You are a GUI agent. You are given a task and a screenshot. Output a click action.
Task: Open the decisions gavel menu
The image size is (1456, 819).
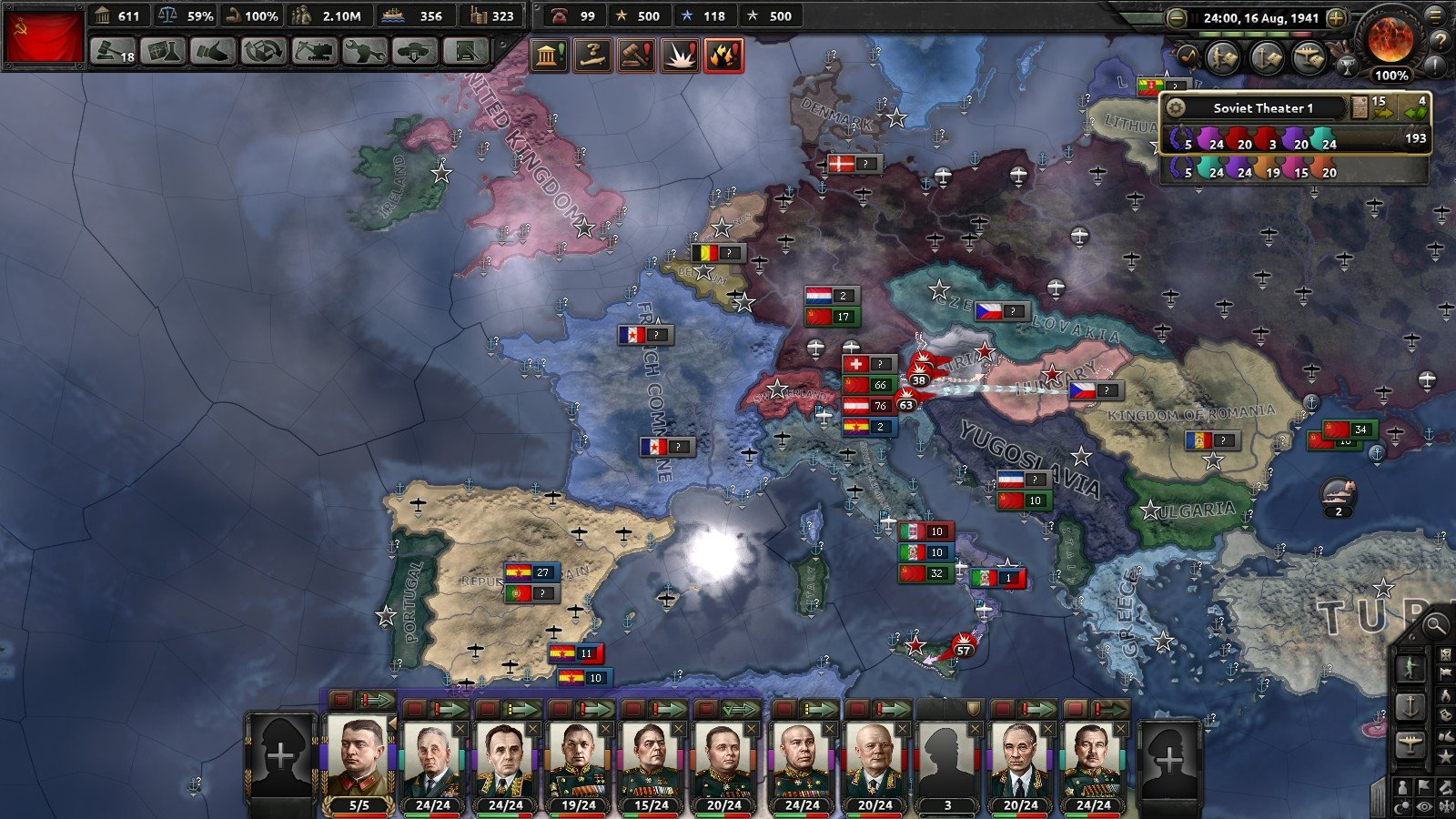(113, 51)
